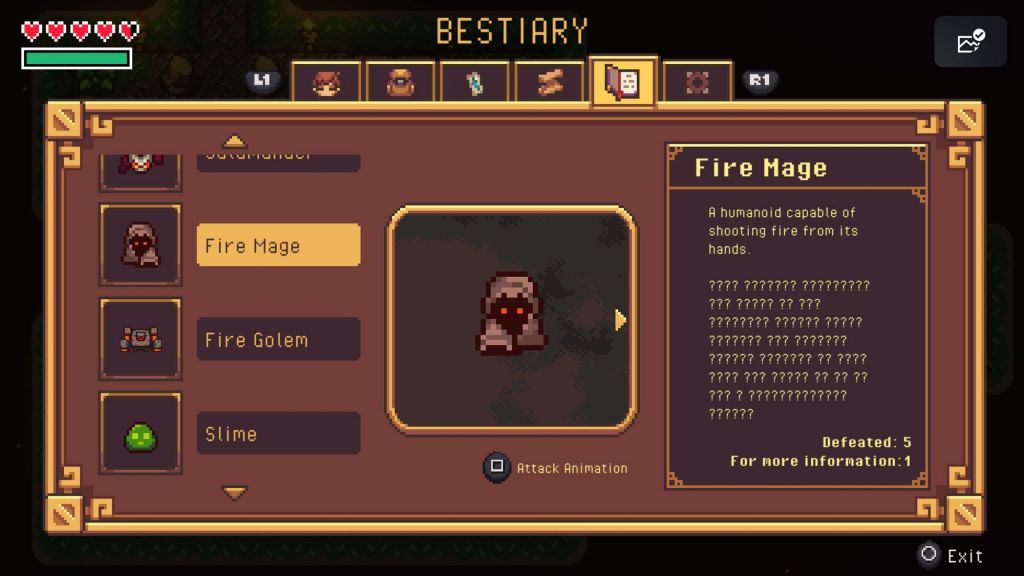The image size is (1024, 576).
Task: Show next Fire Mage preview with right arrow
Action: pos(620,320)
